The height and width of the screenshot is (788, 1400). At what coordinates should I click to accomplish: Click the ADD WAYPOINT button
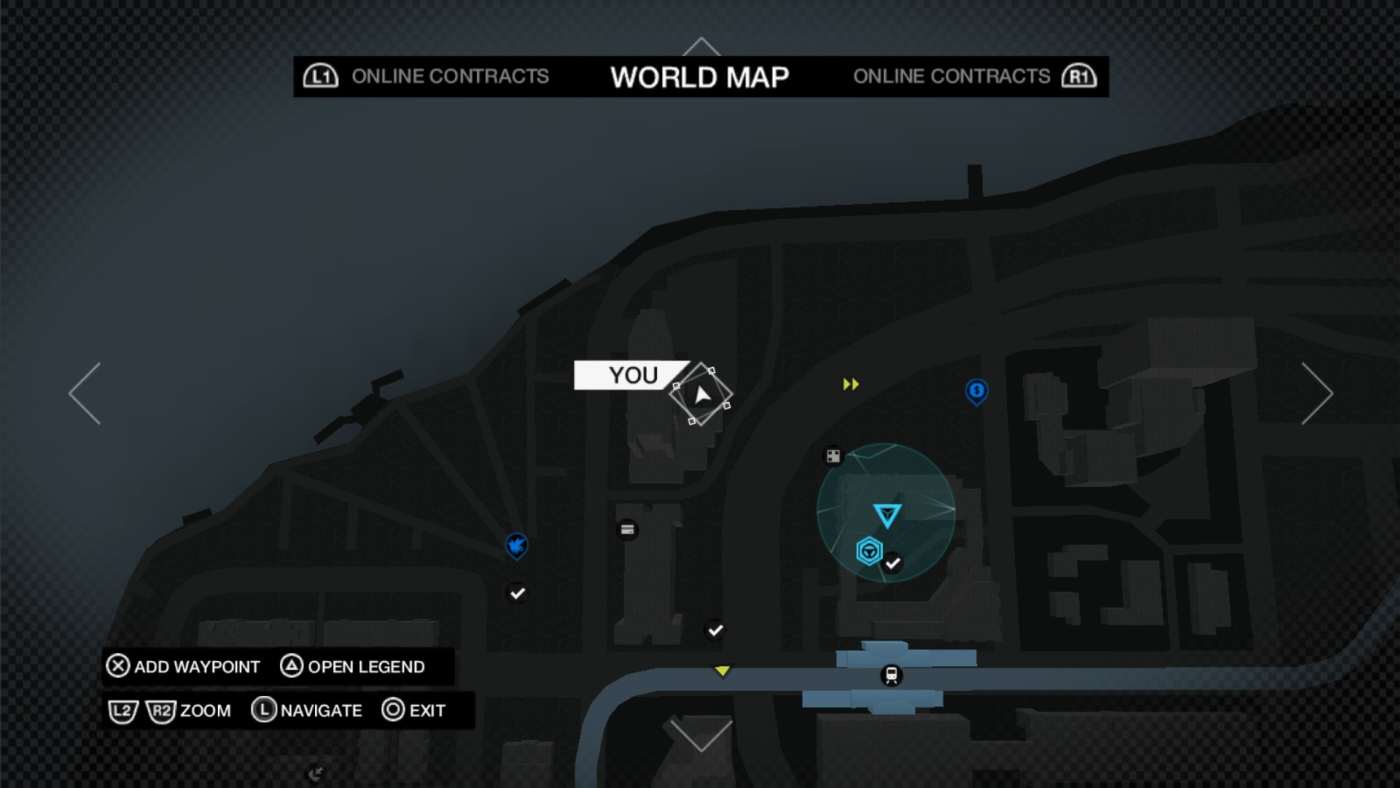click(184, 666)
